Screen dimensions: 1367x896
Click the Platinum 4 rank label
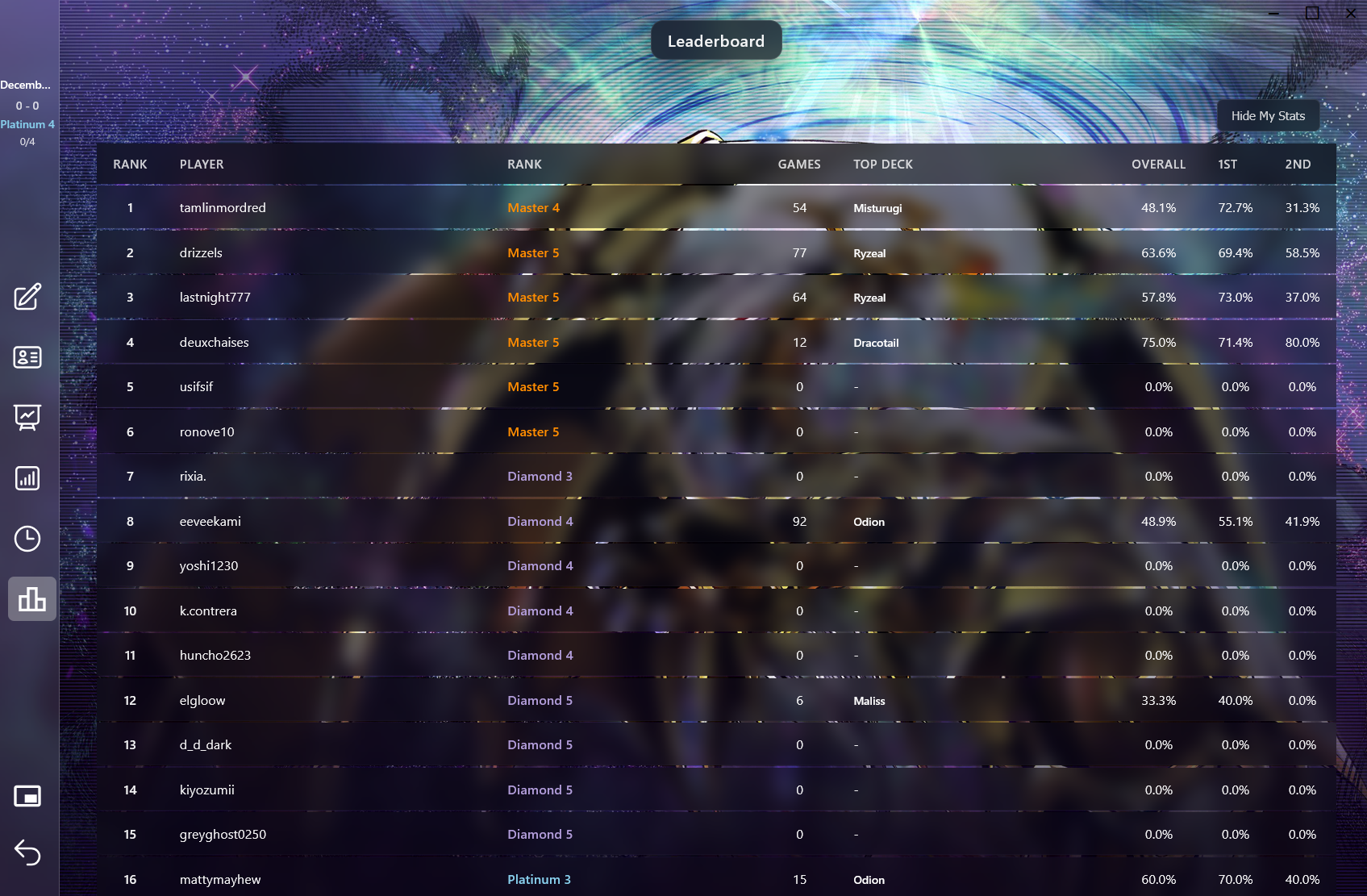point(27,123)
